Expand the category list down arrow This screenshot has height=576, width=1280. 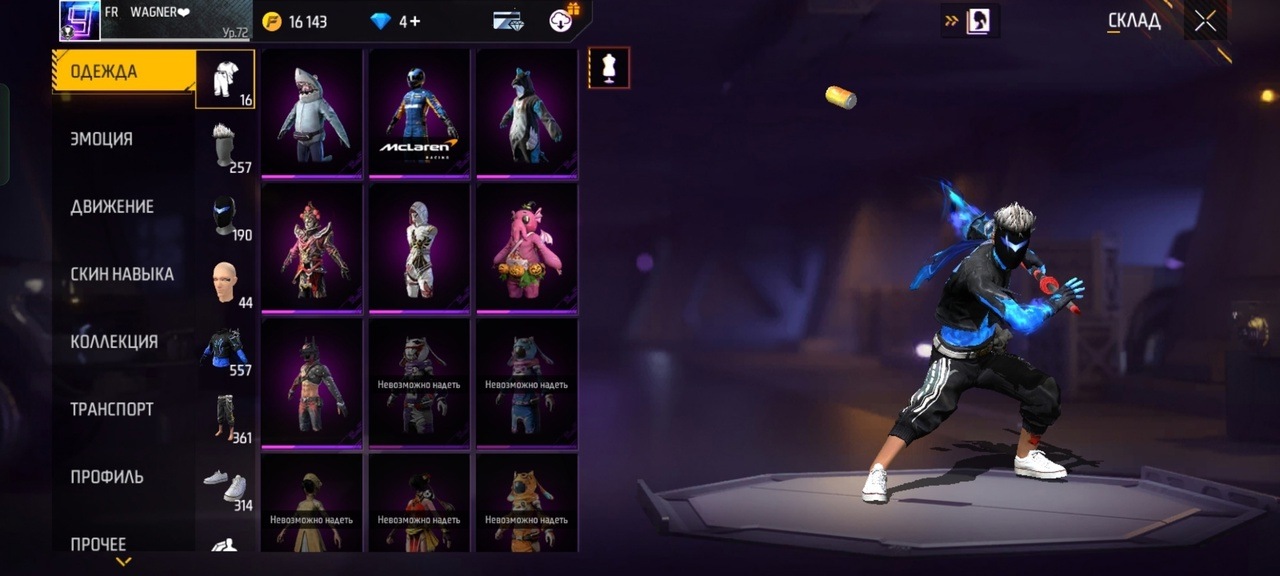click(x=124, y=562)
